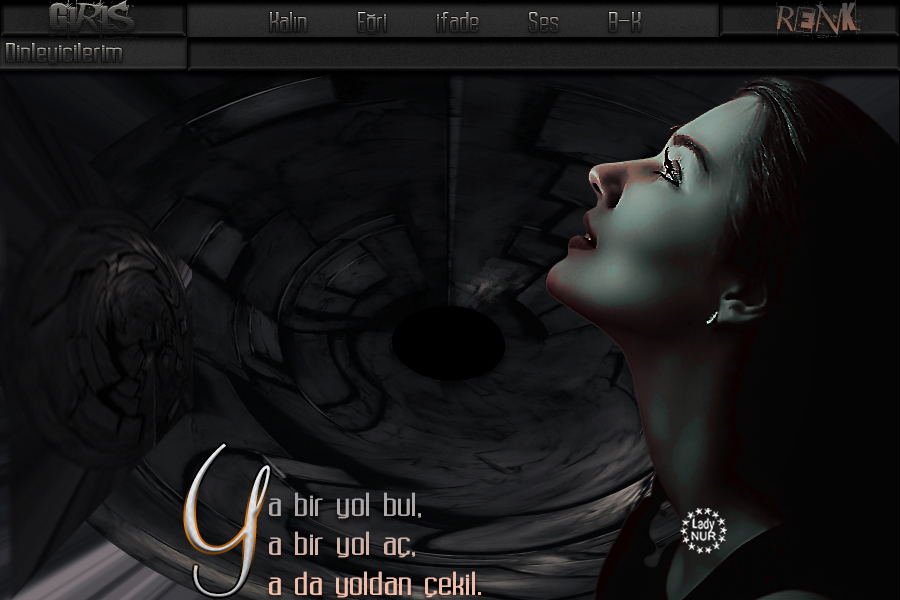Choose the B-K option
The width and height of the screenshot is (900, 600).
(x=624, y=23)
